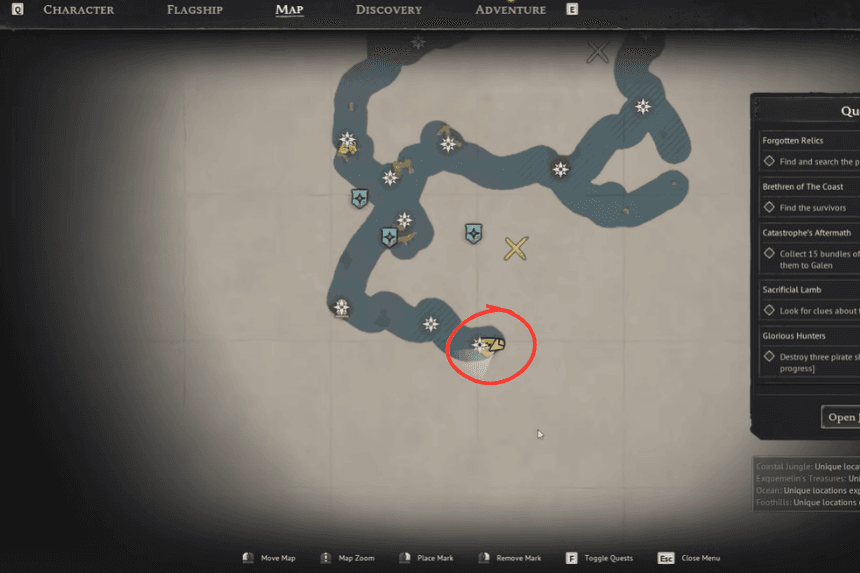Open the Flagship tab
The height and width of the screenshot is (573, 860).
pos(199,10)
